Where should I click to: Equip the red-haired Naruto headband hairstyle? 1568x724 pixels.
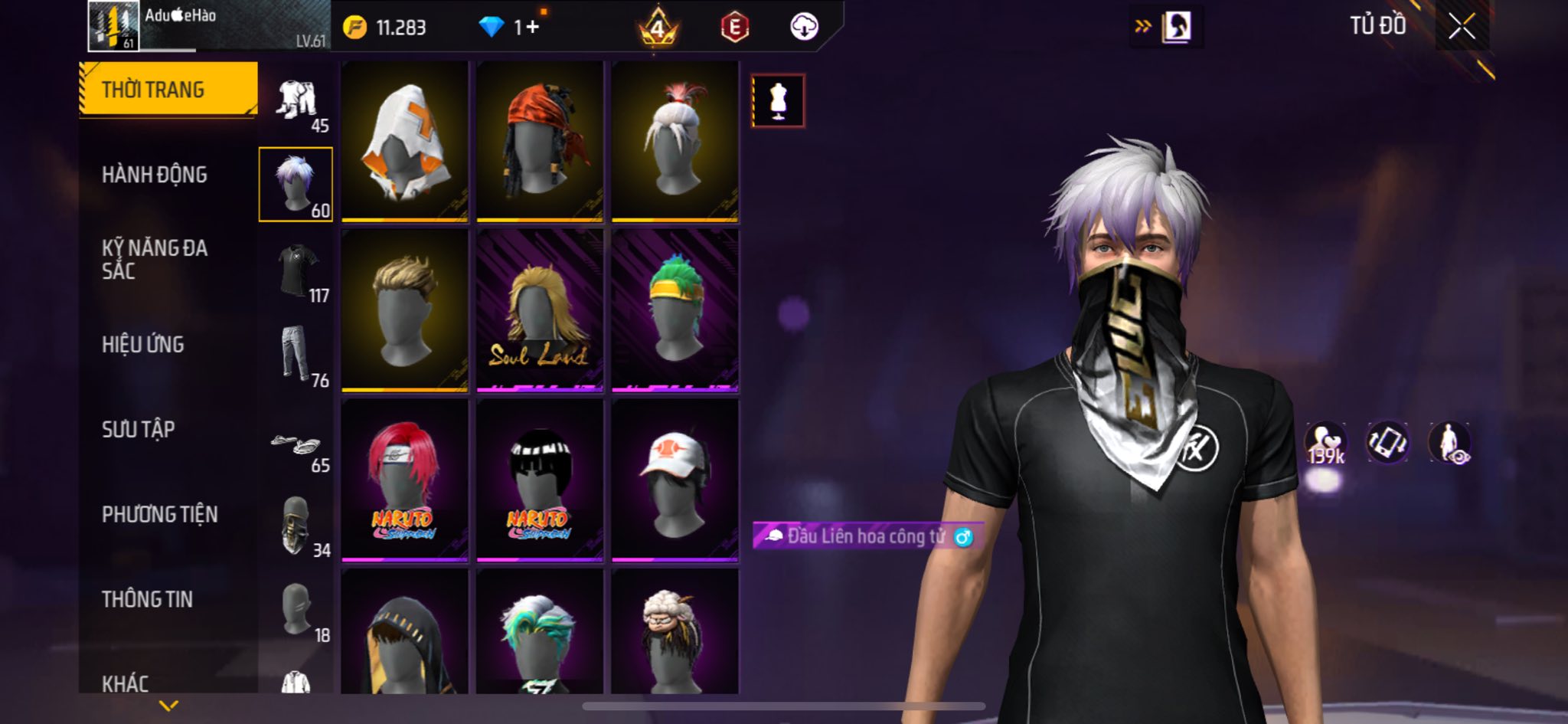[x=404, y=480]
